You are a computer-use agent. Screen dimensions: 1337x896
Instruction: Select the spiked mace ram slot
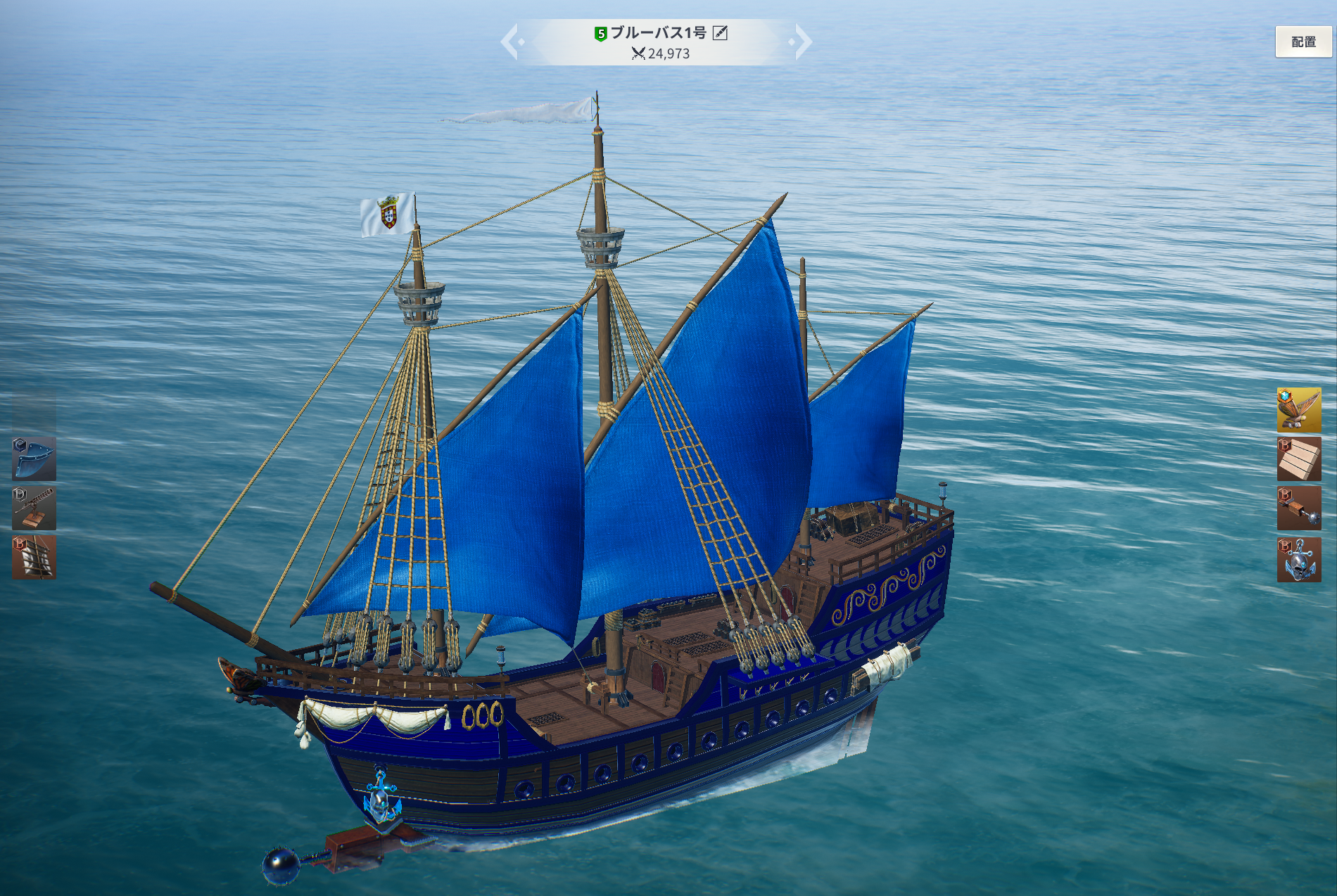[x=1298, y=508]
